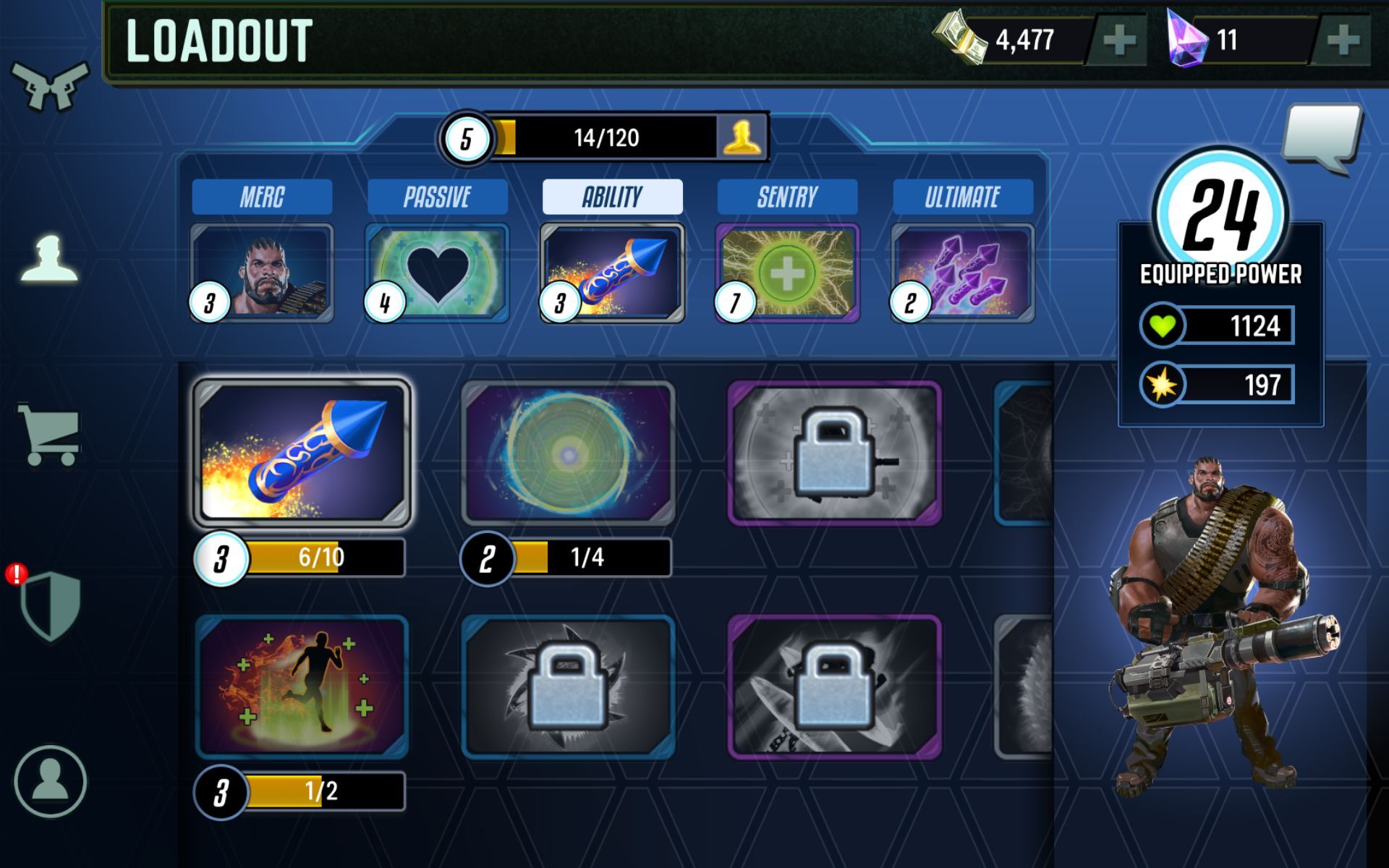
Task: Open the shield menu with alert badge
Action: click(x=49, y=605)
